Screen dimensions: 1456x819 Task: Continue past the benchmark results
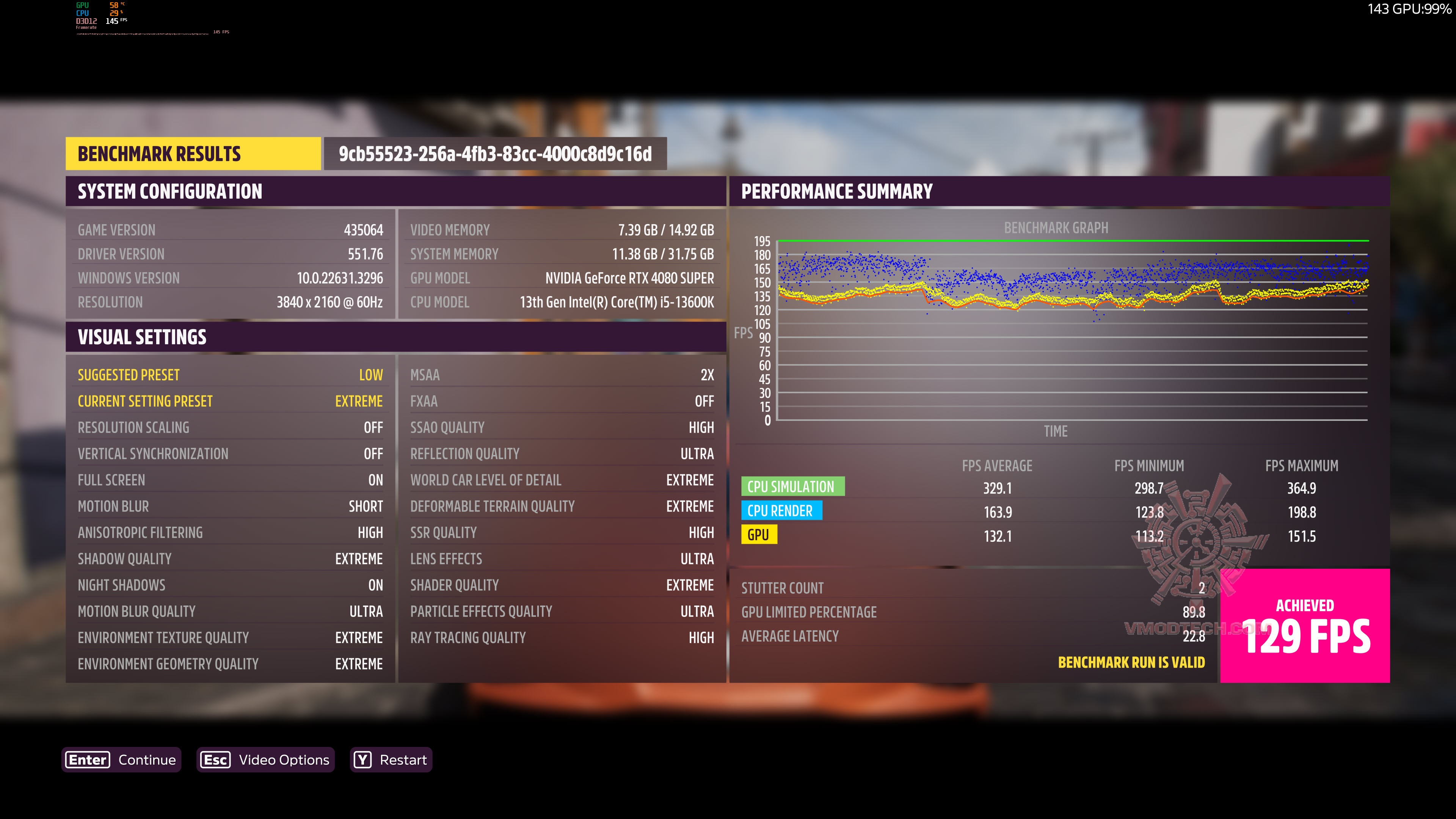pyautogui.click(x=121, y=759)
